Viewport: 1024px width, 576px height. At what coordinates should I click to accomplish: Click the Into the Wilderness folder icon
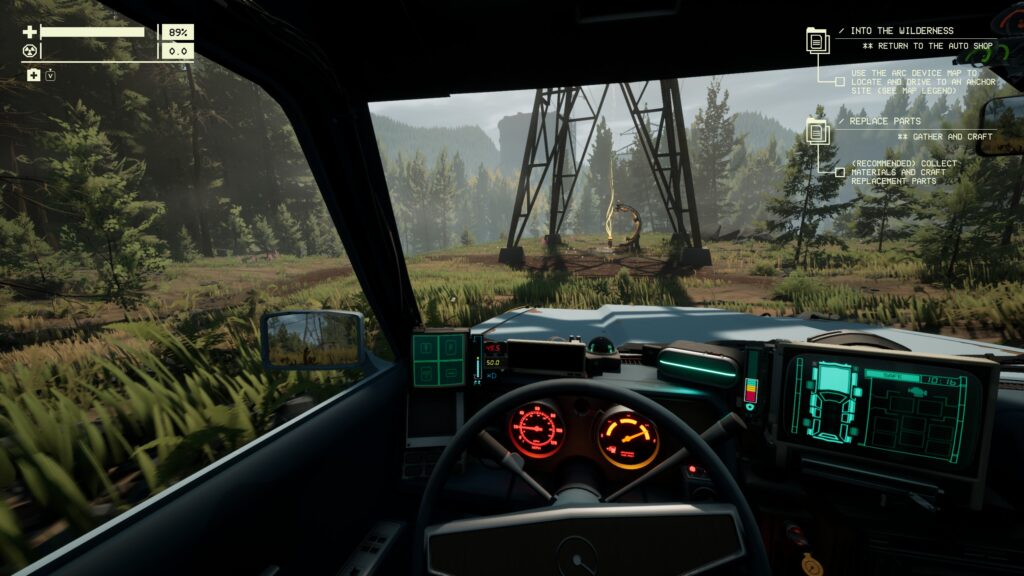818,41
